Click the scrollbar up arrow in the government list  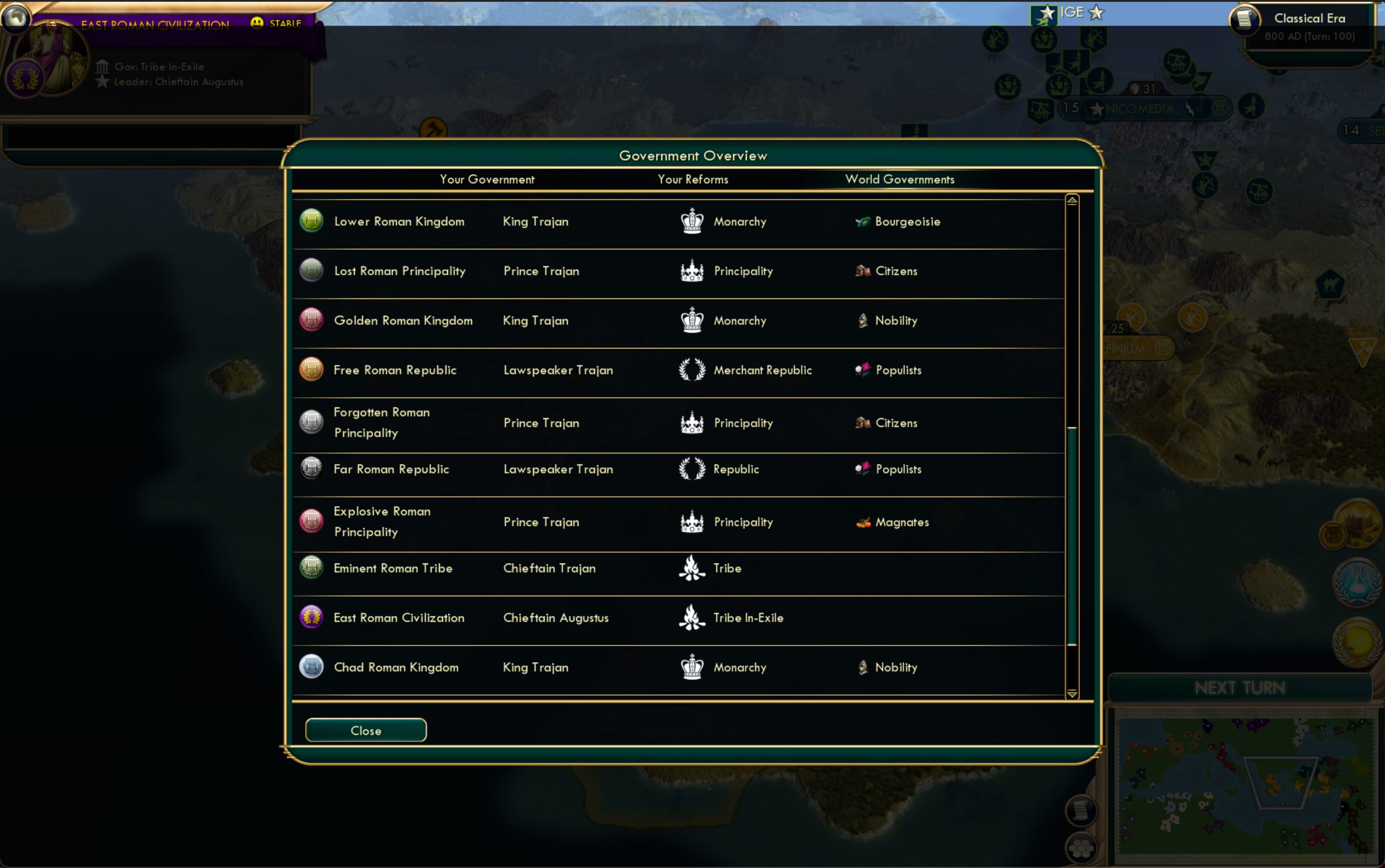[1072, 199]
